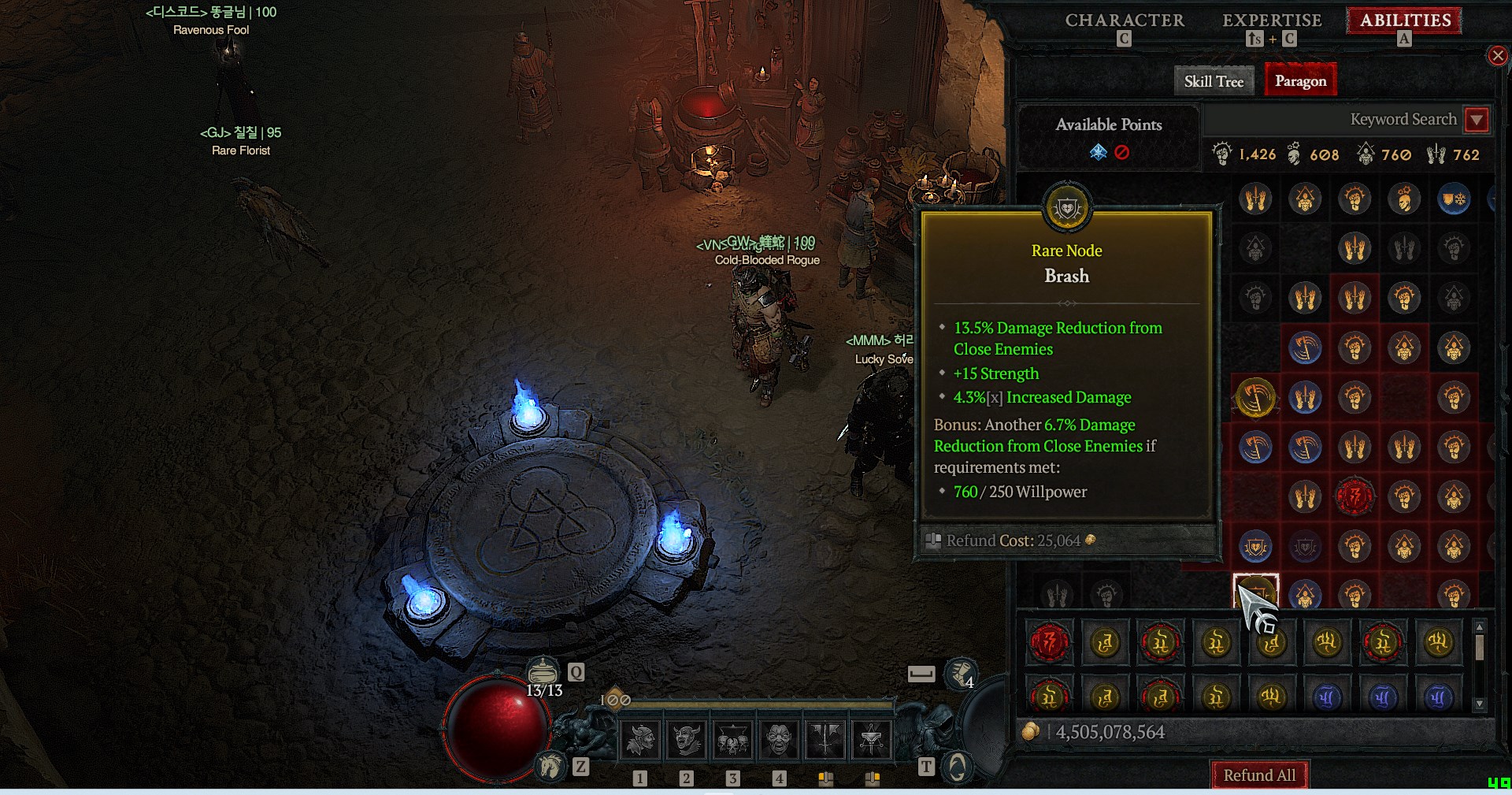The height and width of the screenshot is (795, 1512).
Task: Click the gold axe legendary node
Action: [1255, 397]
